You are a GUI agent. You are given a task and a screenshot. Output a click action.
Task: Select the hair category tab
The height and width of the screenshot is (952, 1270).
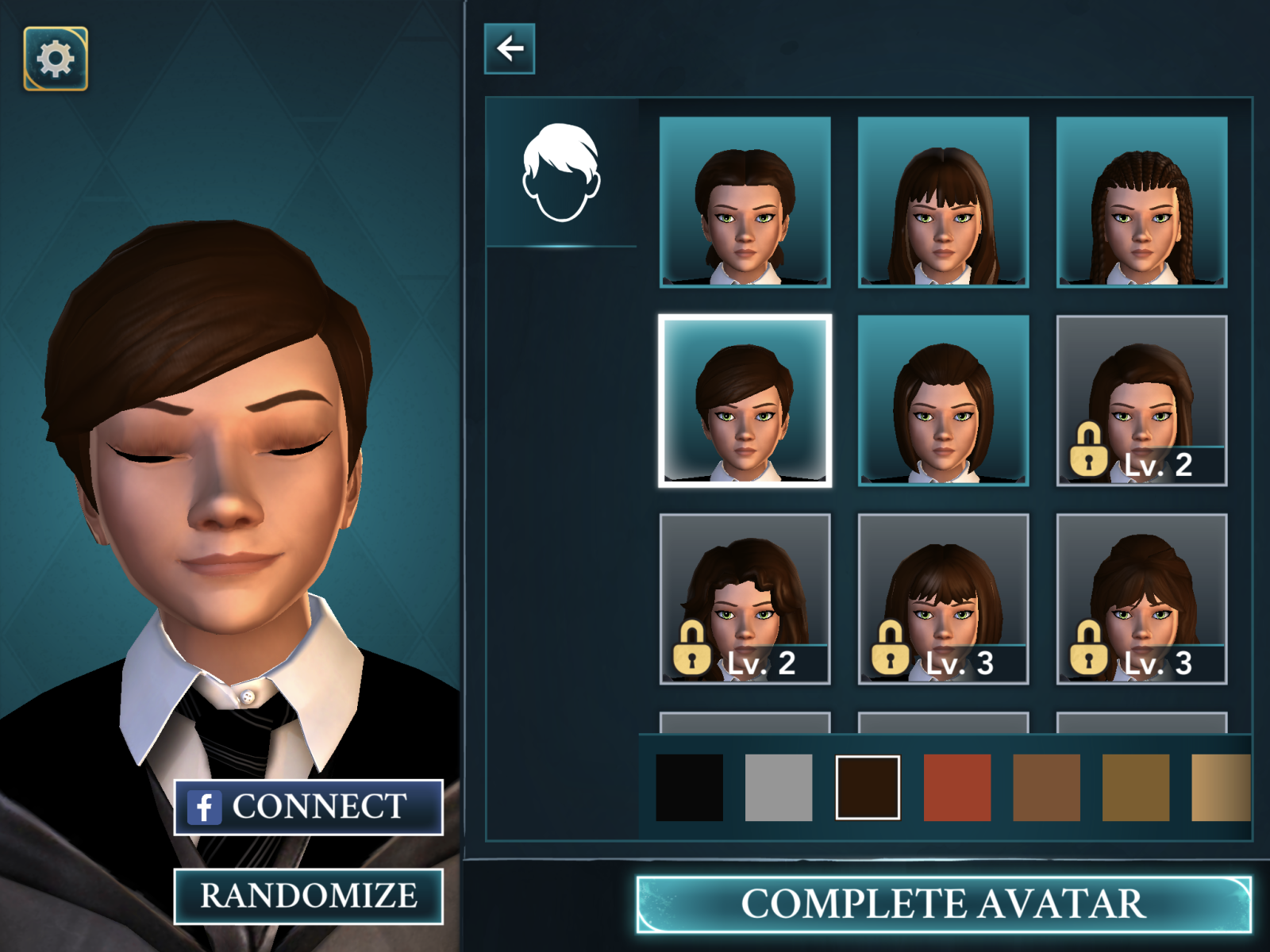[x=561, y=172]
